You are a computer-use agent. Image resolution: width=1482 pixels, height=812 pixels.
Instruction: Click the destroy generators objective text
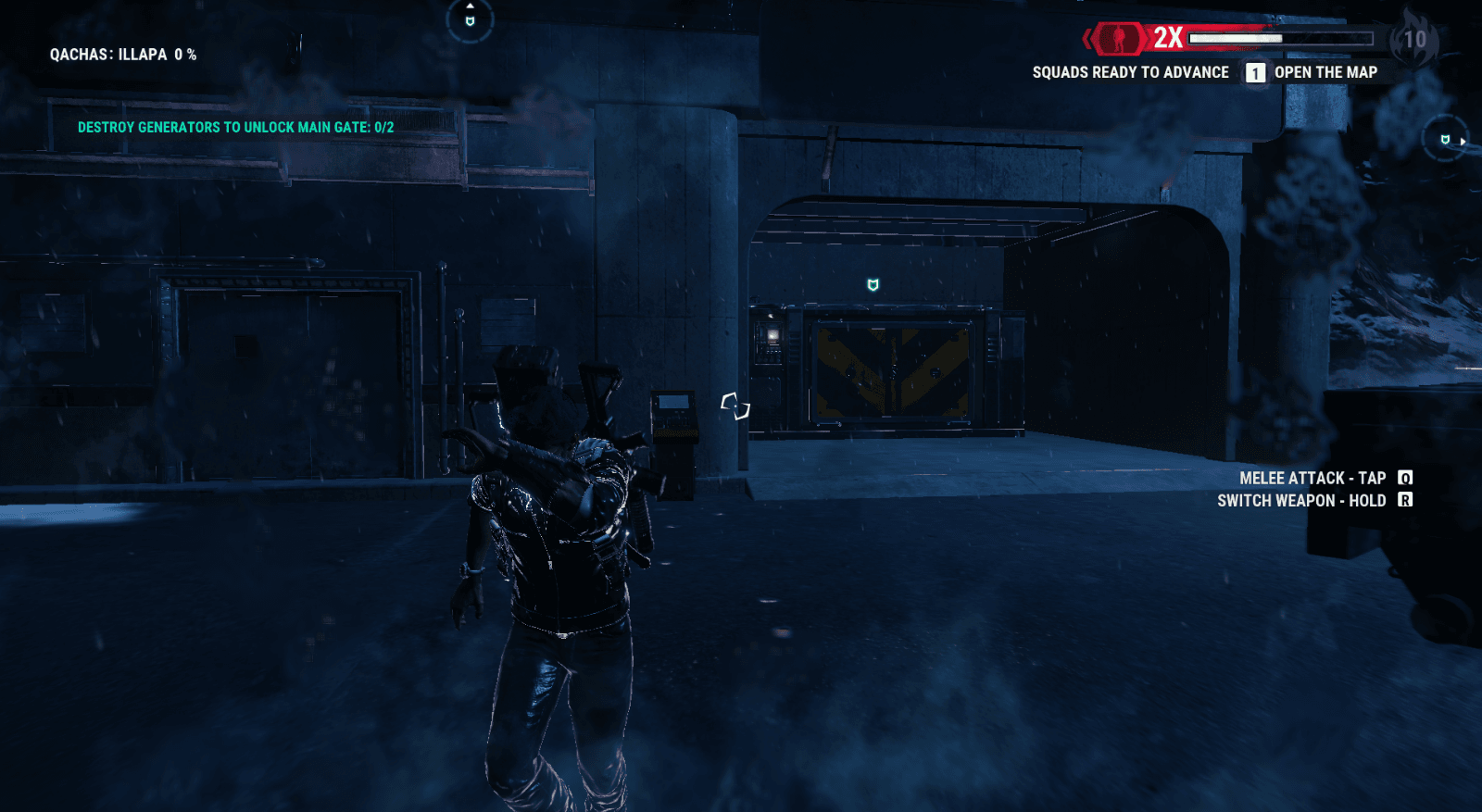235,130
